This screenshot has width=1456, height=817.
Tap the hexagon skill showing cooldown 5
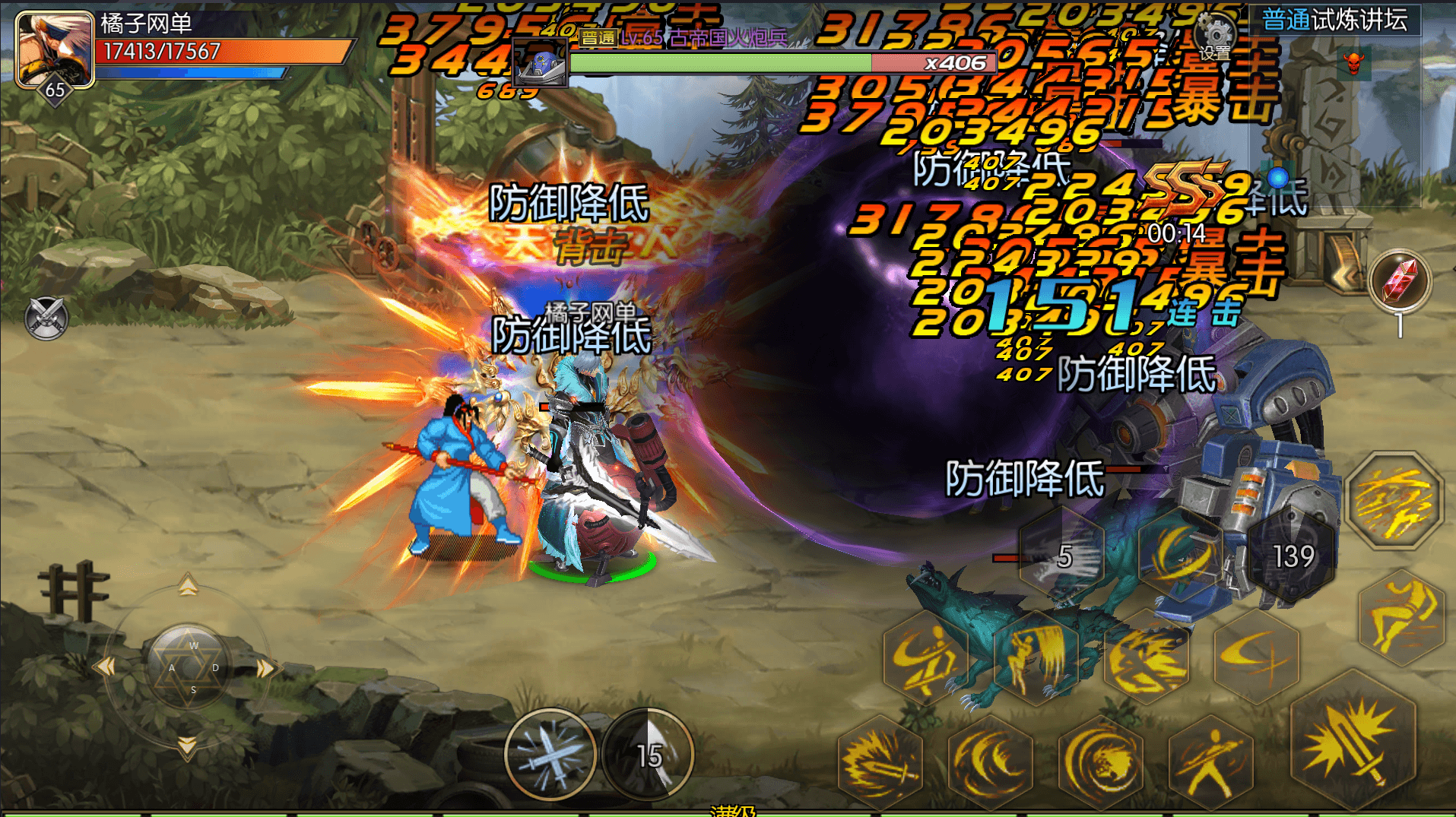[1063, 556]
